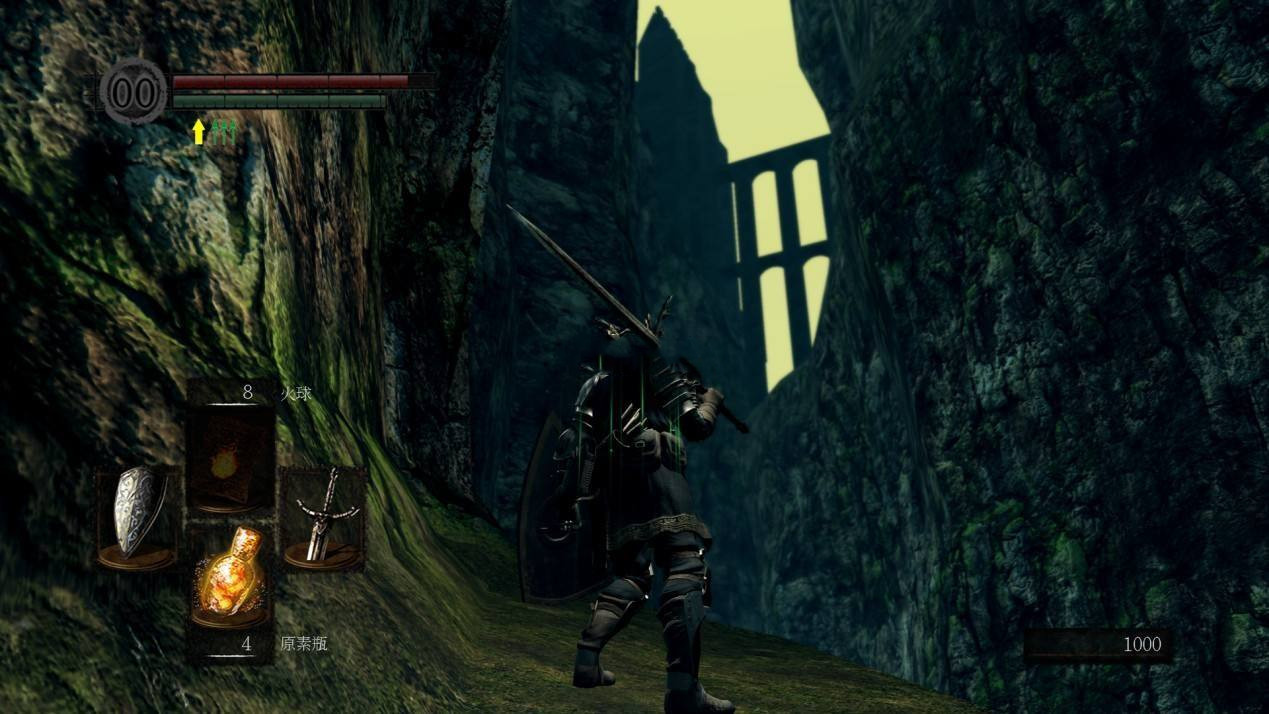Click the humanity counter emblem
1269x714 pixels.
point(133,93)
